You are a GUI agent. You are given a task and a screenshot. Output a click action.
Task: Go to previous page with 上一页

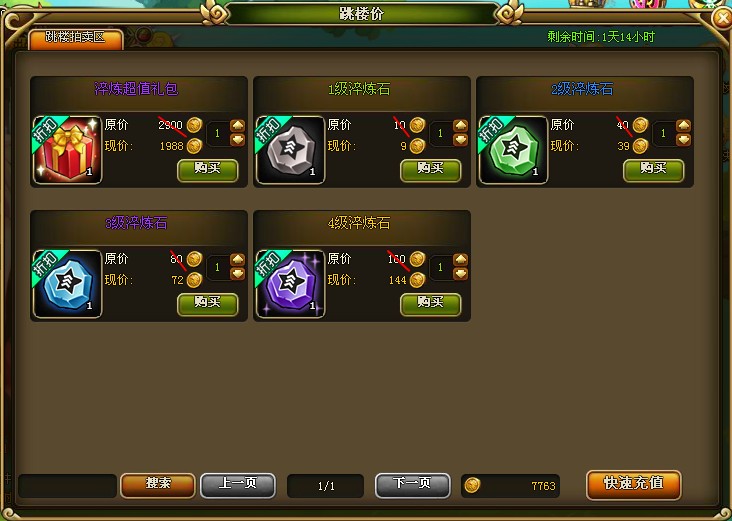pyautogui.click(x=238, y=484)
